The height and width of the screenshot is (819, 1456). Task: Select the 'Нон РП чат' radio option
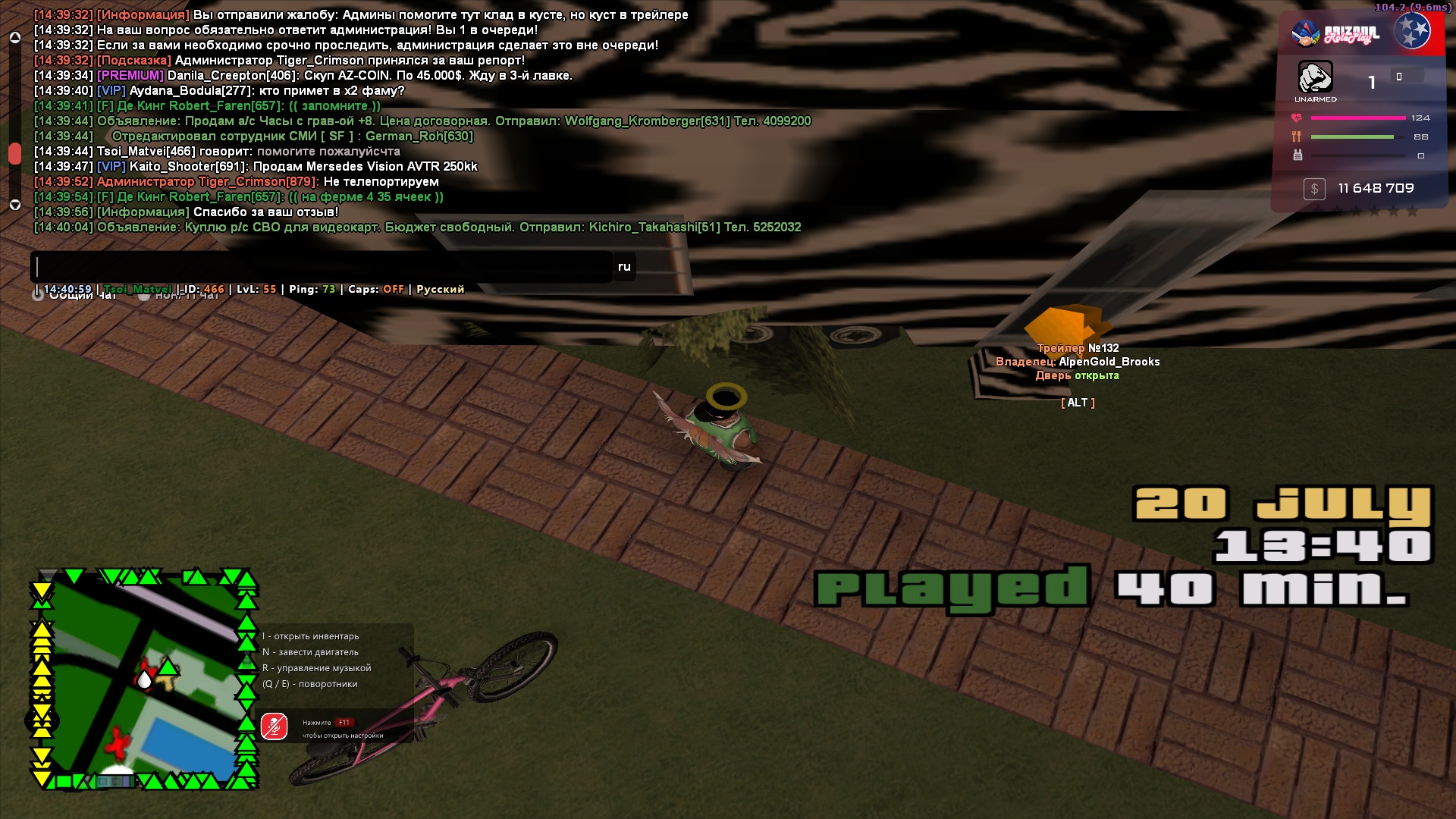click(144, 295)
